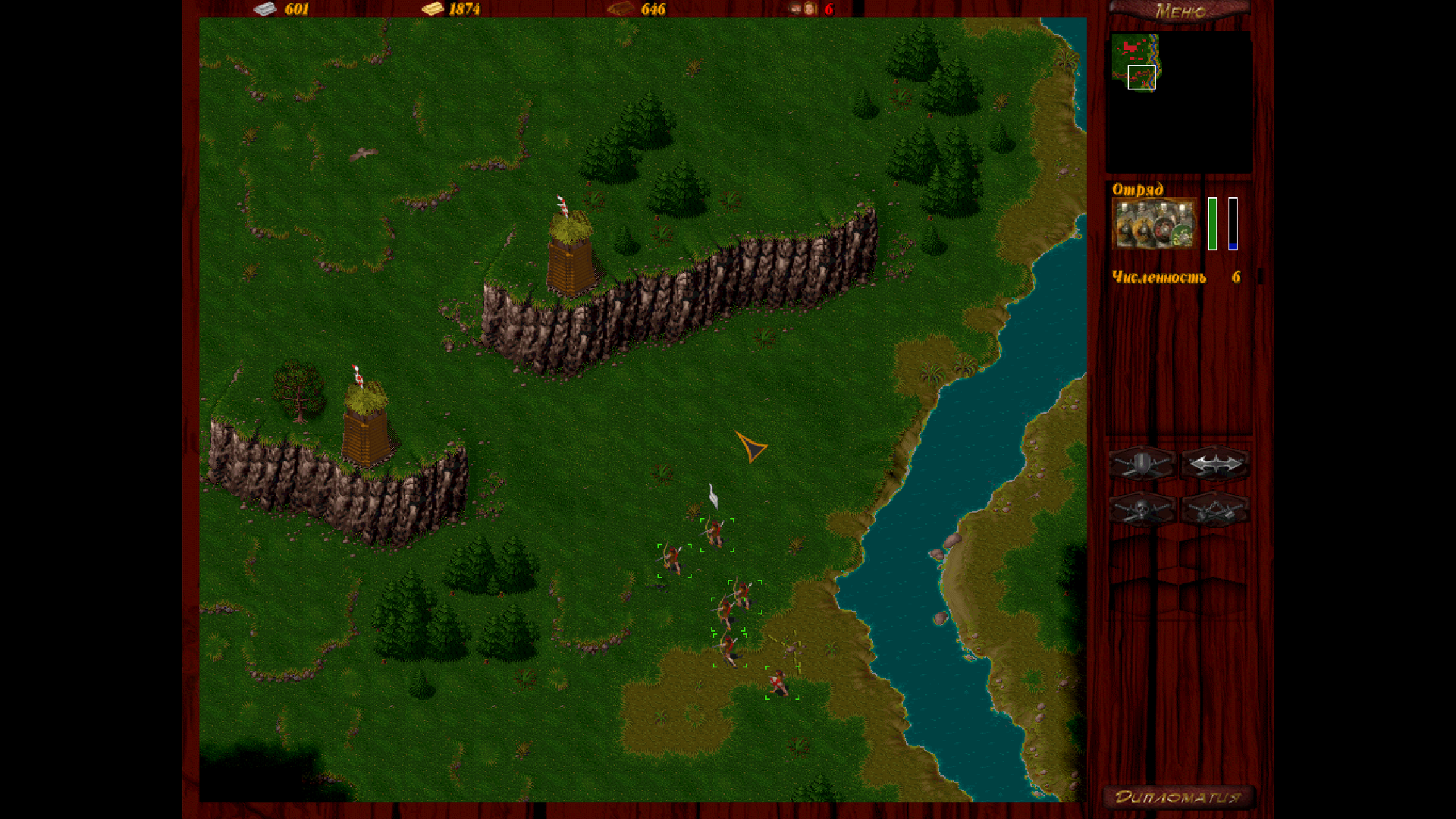The height and width of the screenshot is (819, 1456).
Task: Activate the shield and crossed swords command
Action: 1142,463
